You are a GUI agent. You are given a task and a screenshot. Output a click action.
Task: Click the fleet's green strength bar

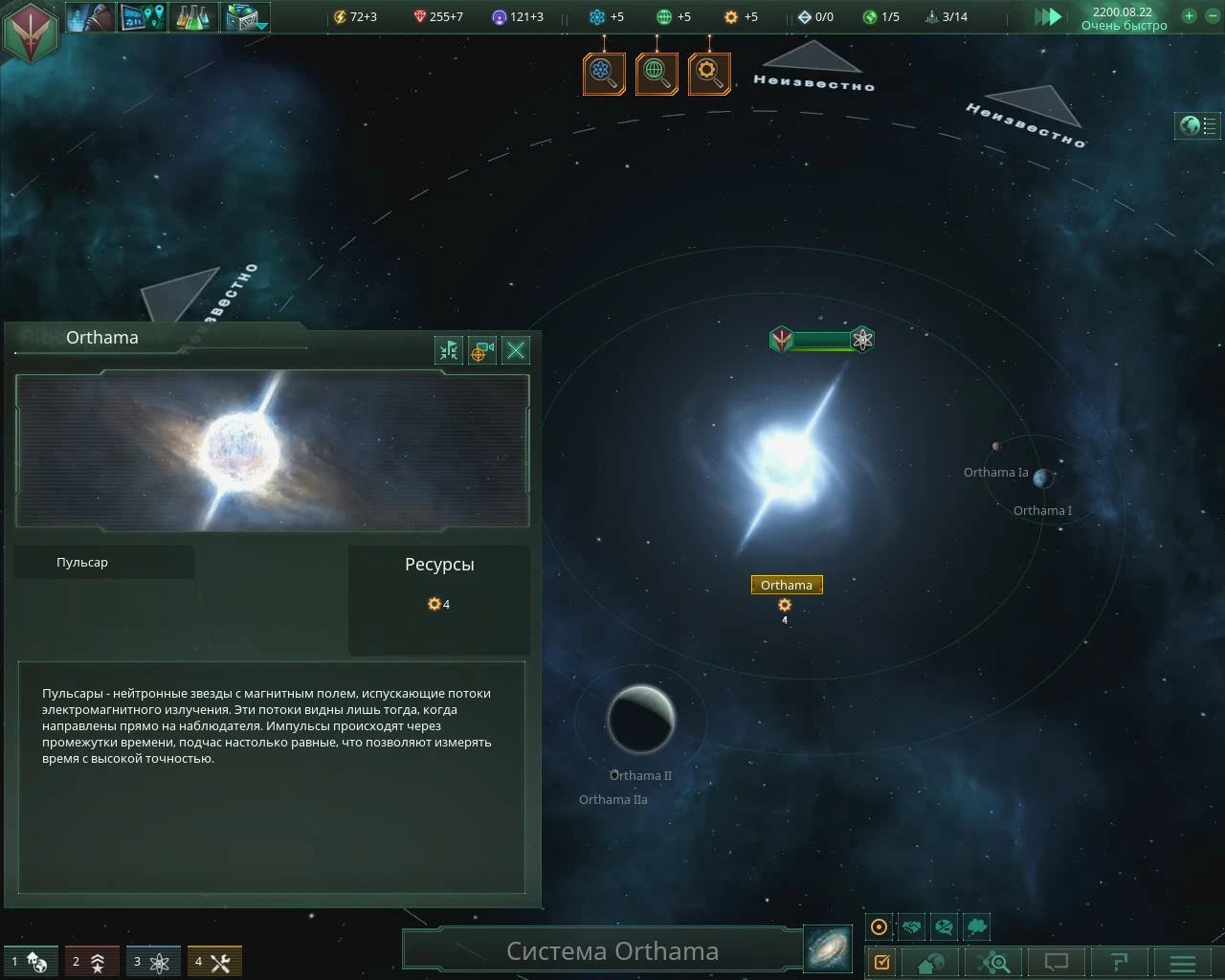click(x=823, y=339)
